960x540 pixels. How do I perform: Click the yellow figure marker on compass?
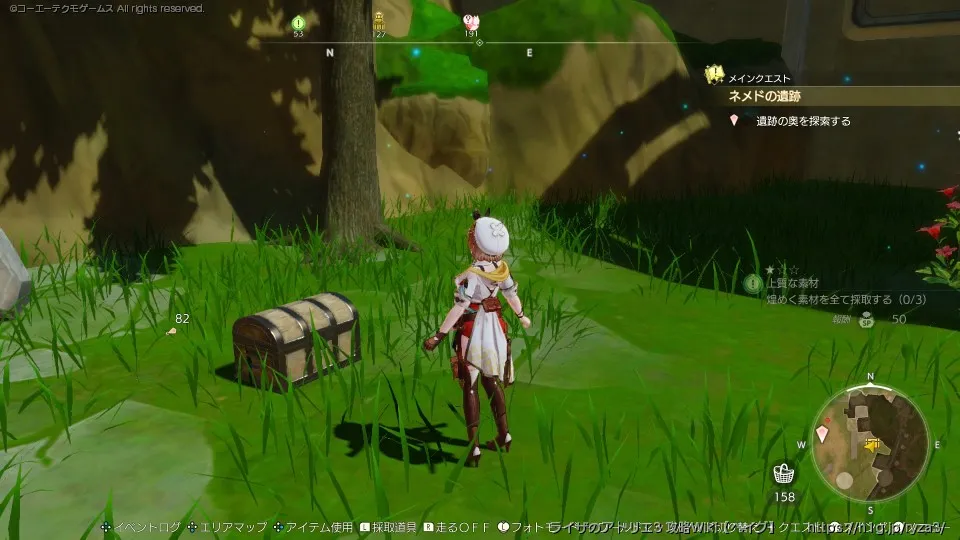[x=379, y=20]
